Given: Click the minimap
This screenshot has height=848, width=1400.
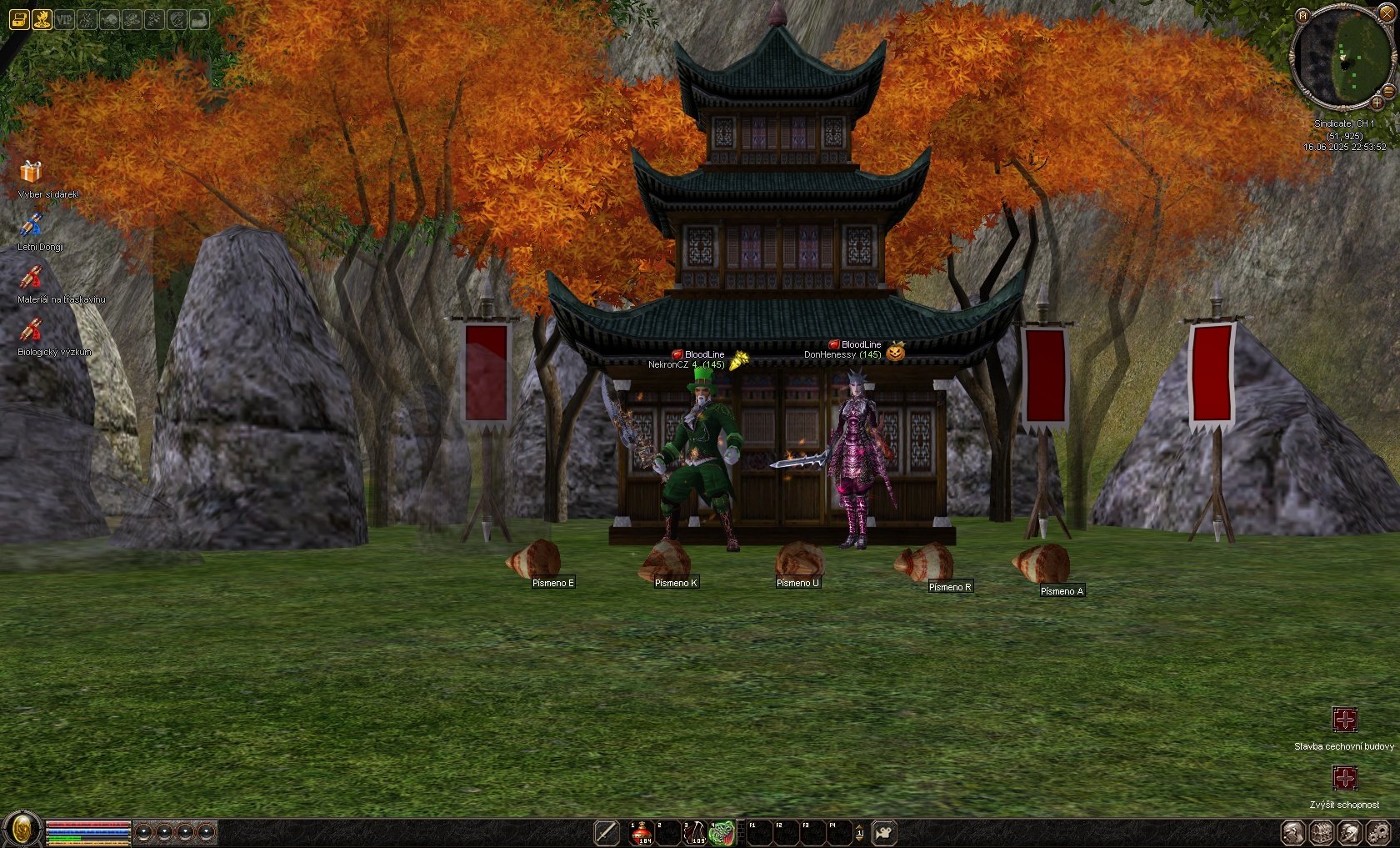Looking at the screenshot, I should tap(1343, 58).
